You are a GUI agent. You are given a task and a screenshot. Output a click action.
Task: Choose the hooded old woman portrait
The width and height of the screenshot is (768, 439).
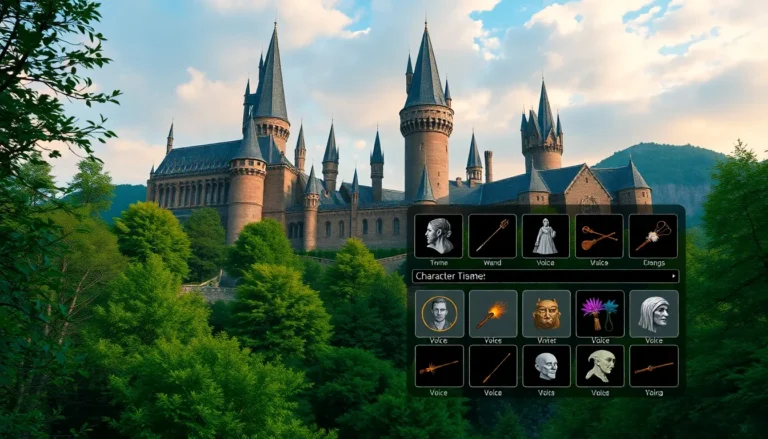[x=653, y=313]
